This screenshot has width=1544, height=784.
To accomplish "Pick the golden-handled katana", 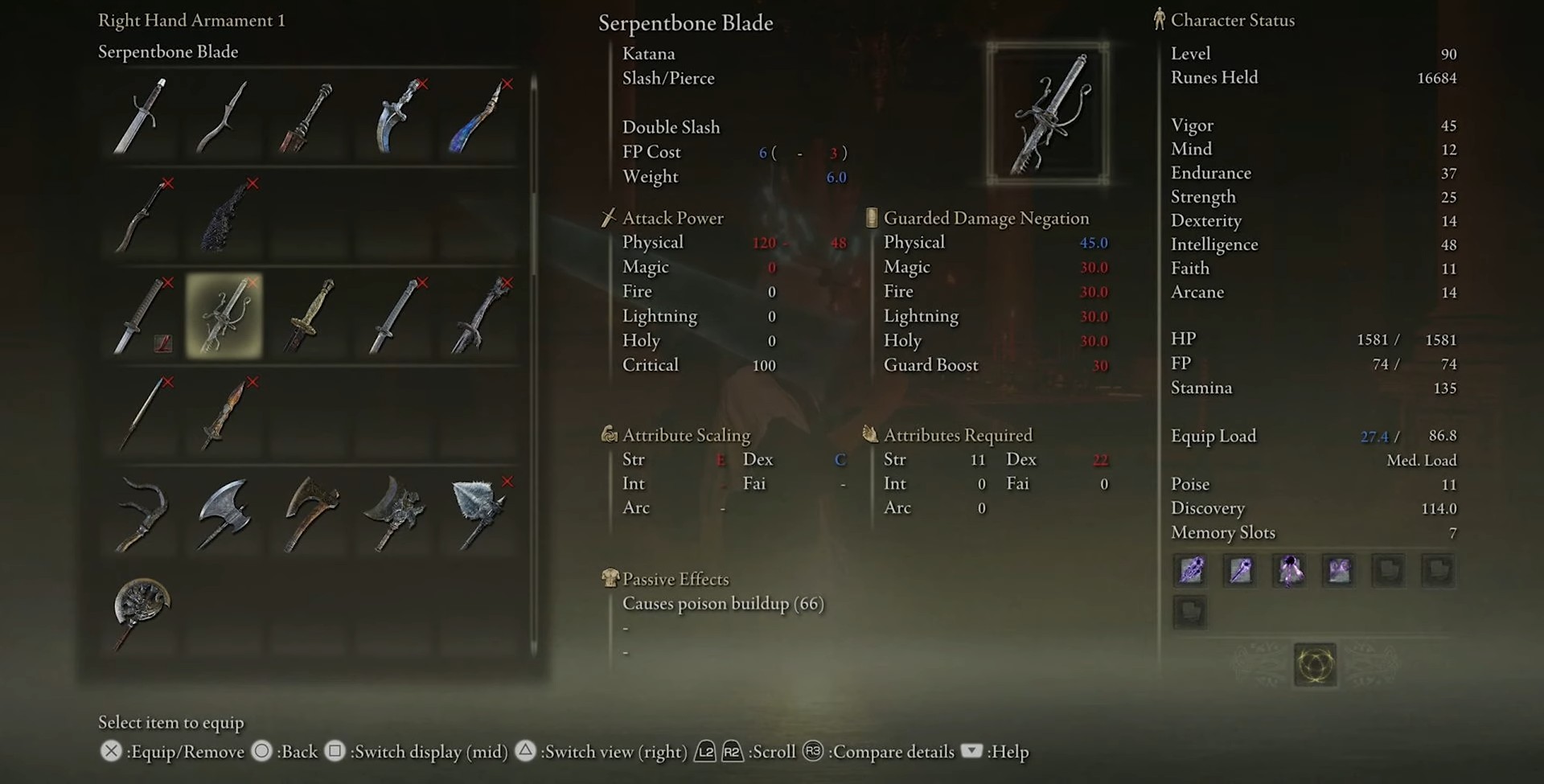I will point(310,316).
